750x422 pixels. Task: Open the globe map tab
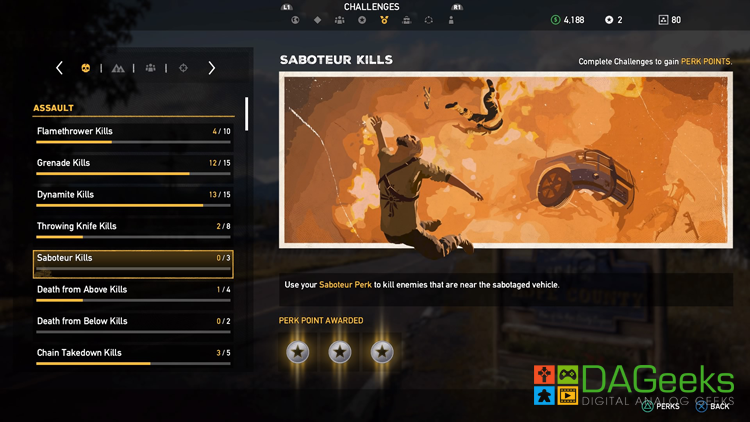[295, 20]
